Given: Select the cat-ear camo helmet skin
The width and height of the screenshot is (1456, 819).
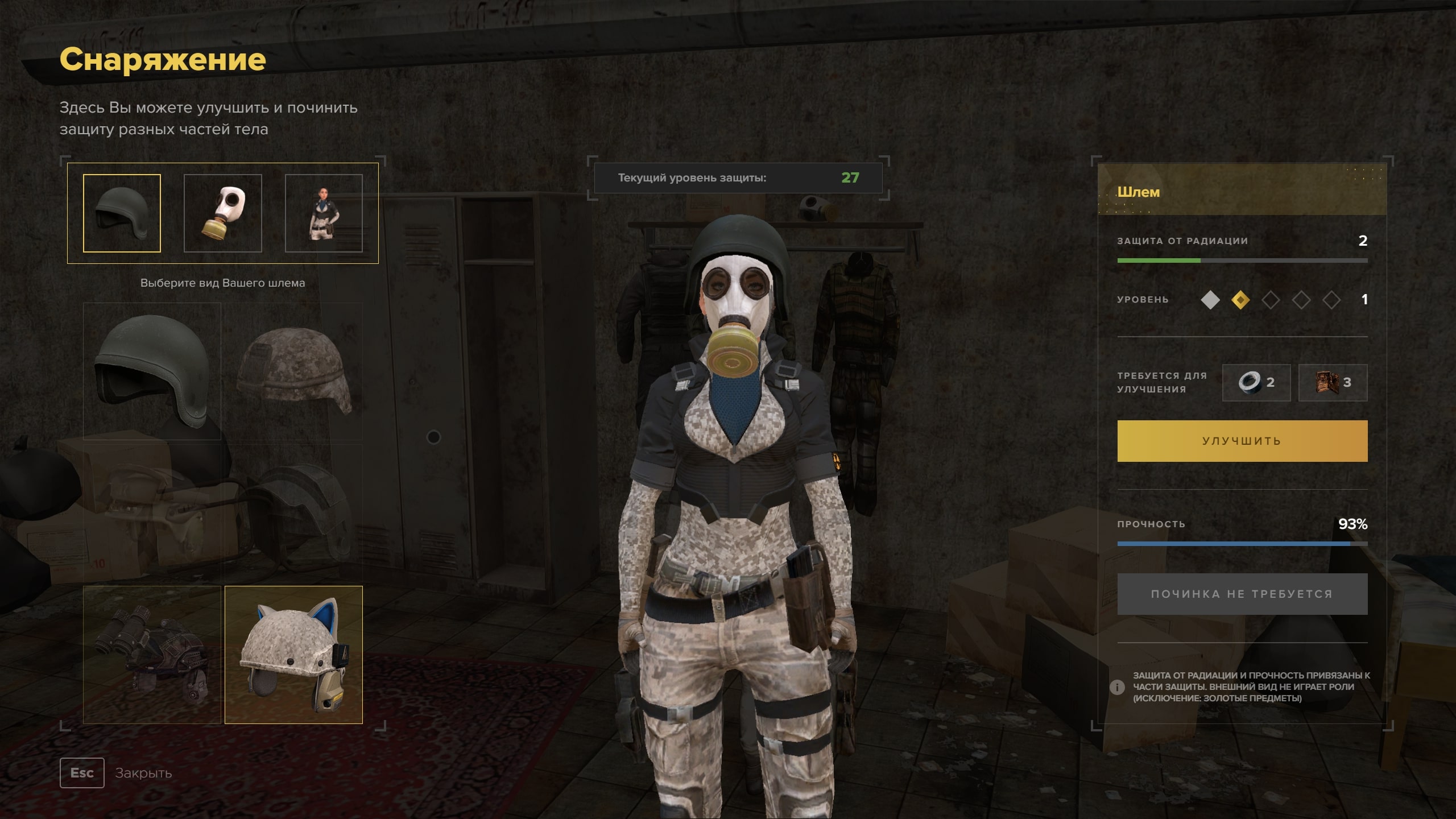Looking at the screenshot, I should [x=293, y=655].
